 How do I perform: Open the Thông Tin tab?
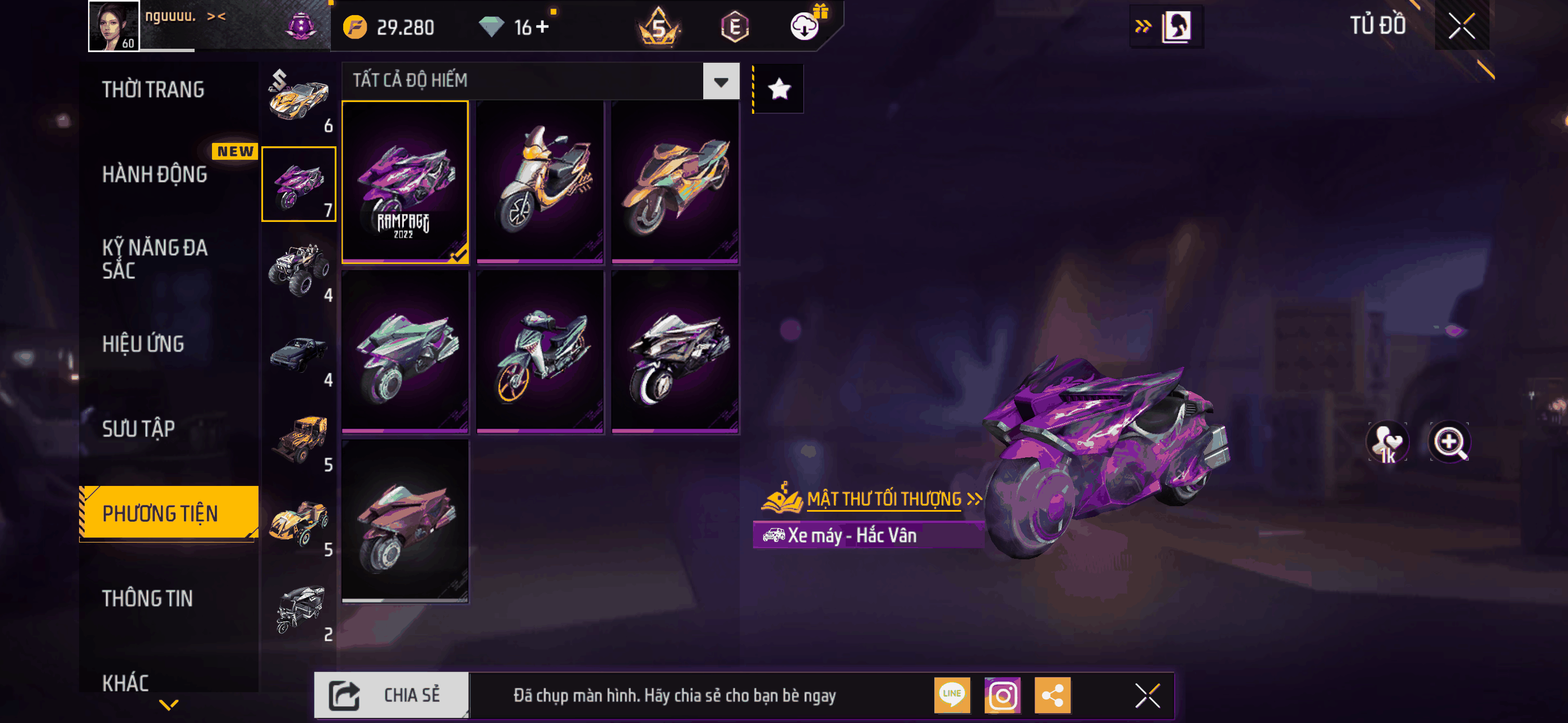(147, 598)
